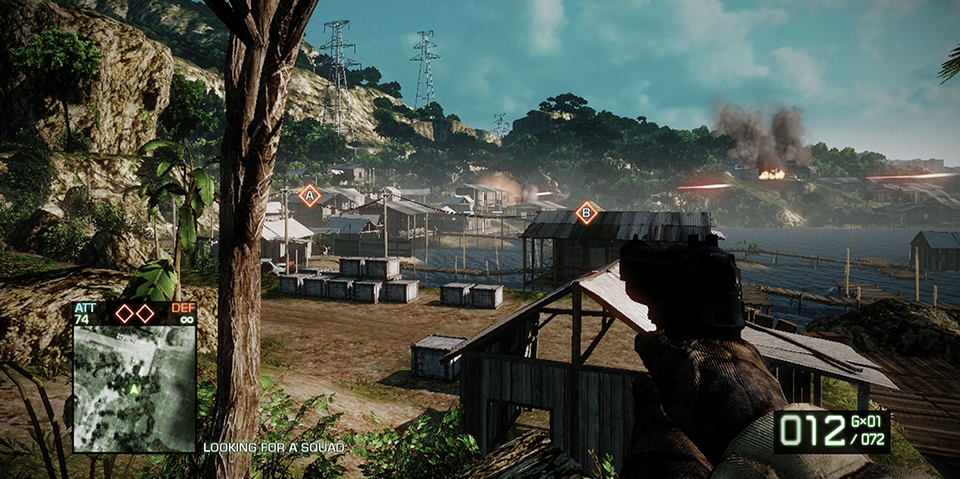The image size is (960, 479).
Task: Select objective marker A
Action: coord(310,195)
